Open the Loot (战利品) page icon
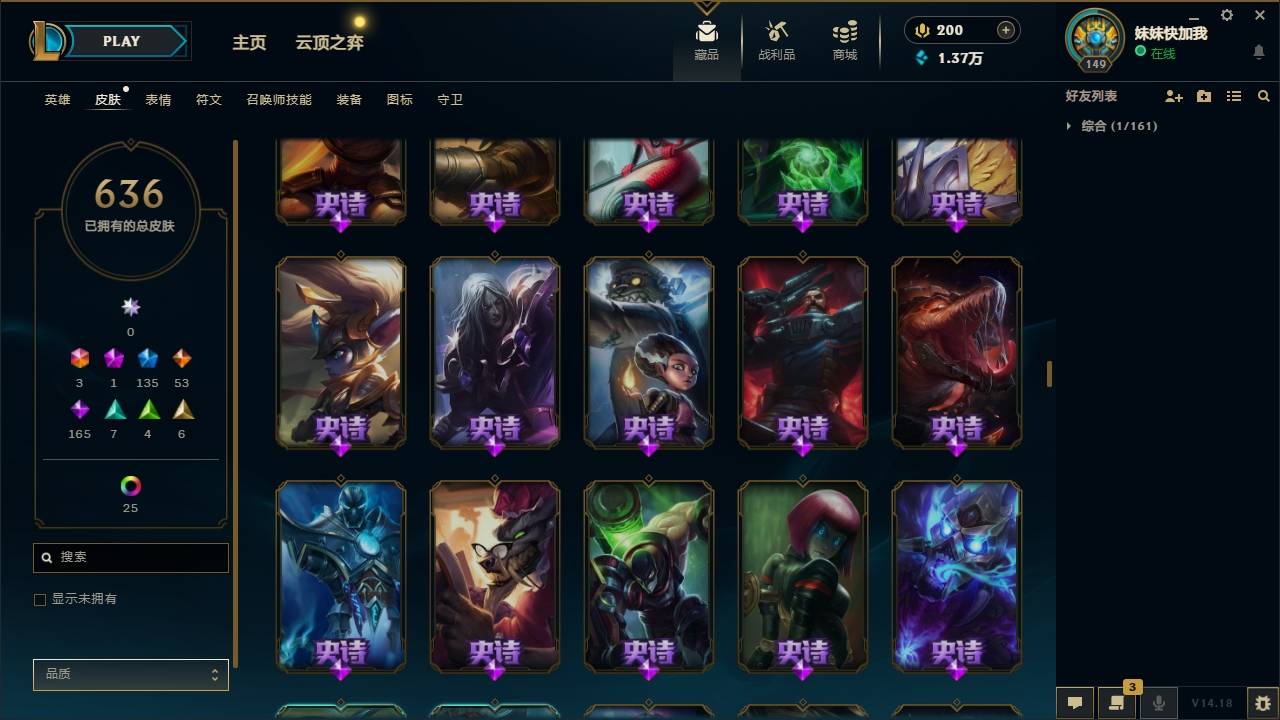Screen dimensions: 1280x720 [x=776, y=31]
